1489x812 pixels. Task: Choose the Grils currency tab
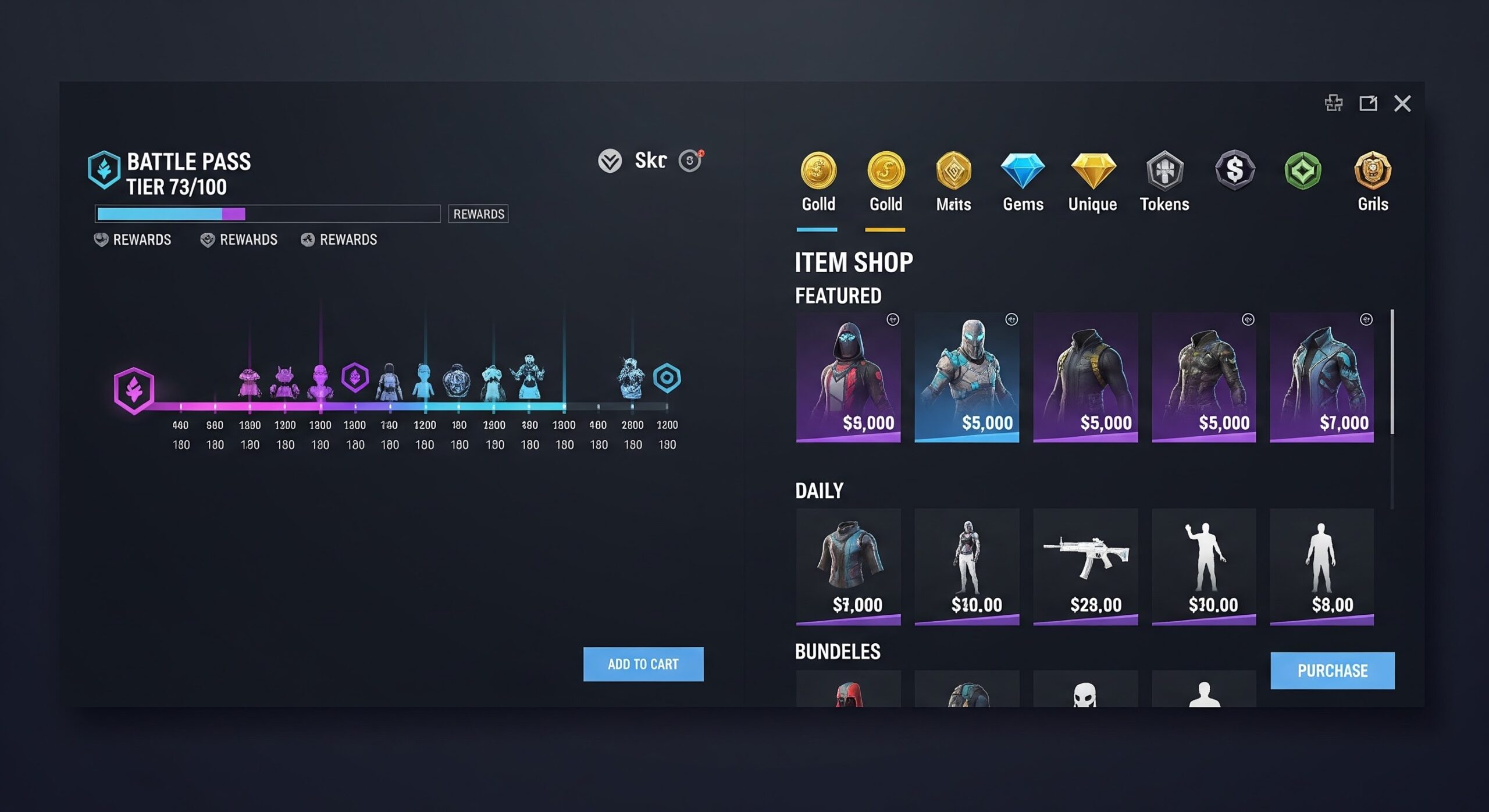pos(1373,181)
